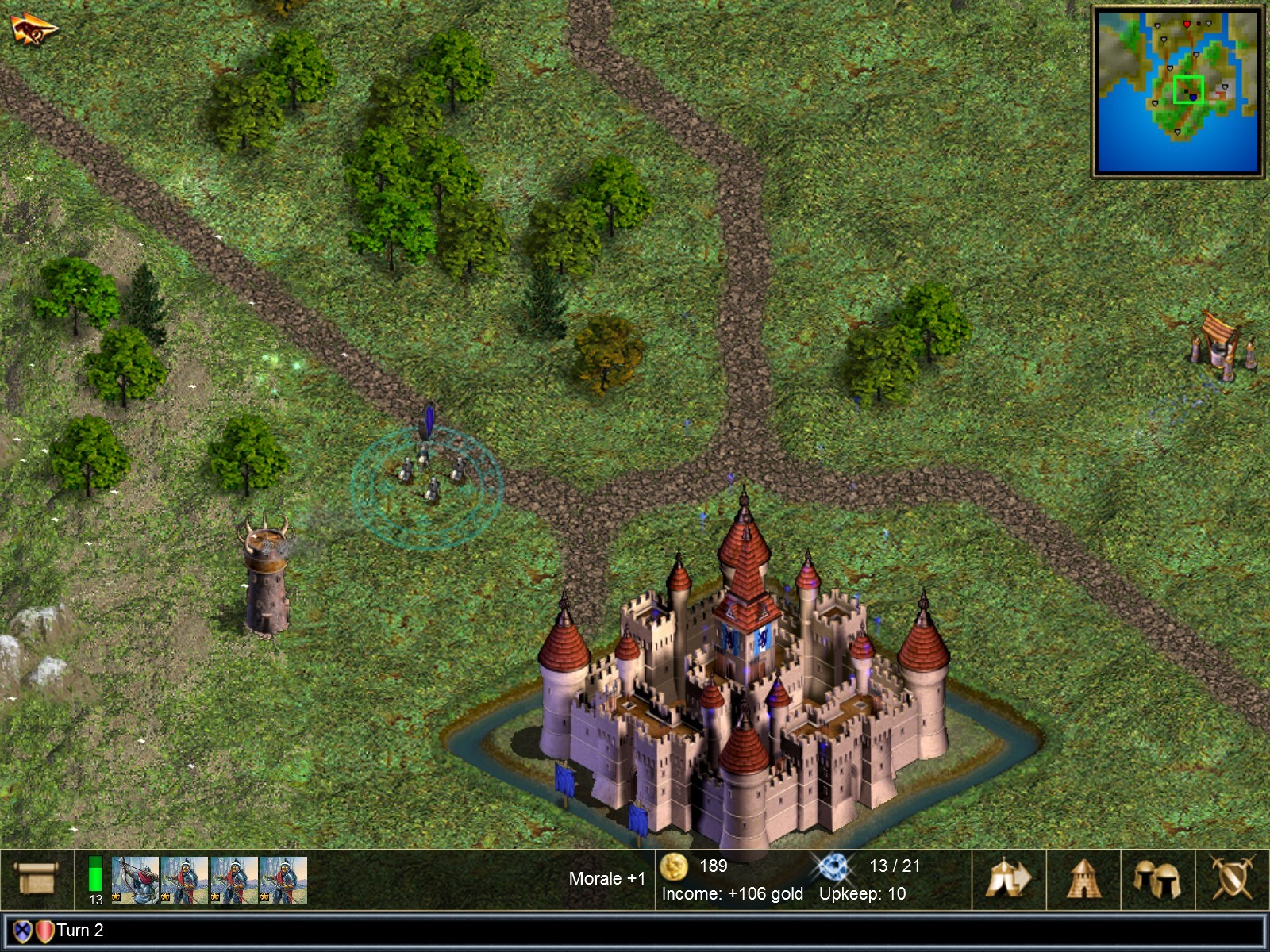Open the scroll menu button

37,879
